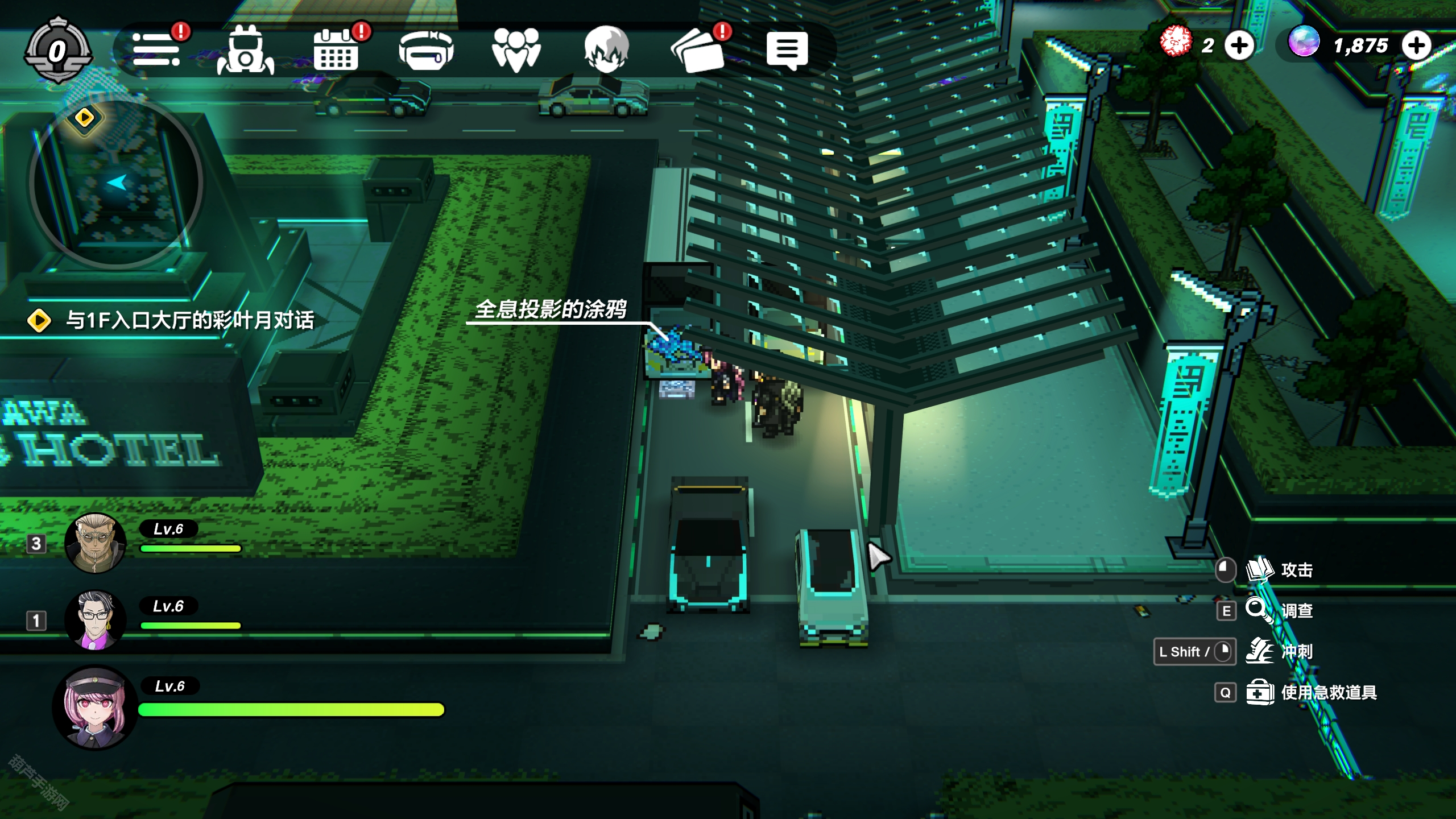Open the task list menu icon

(156, 50)
